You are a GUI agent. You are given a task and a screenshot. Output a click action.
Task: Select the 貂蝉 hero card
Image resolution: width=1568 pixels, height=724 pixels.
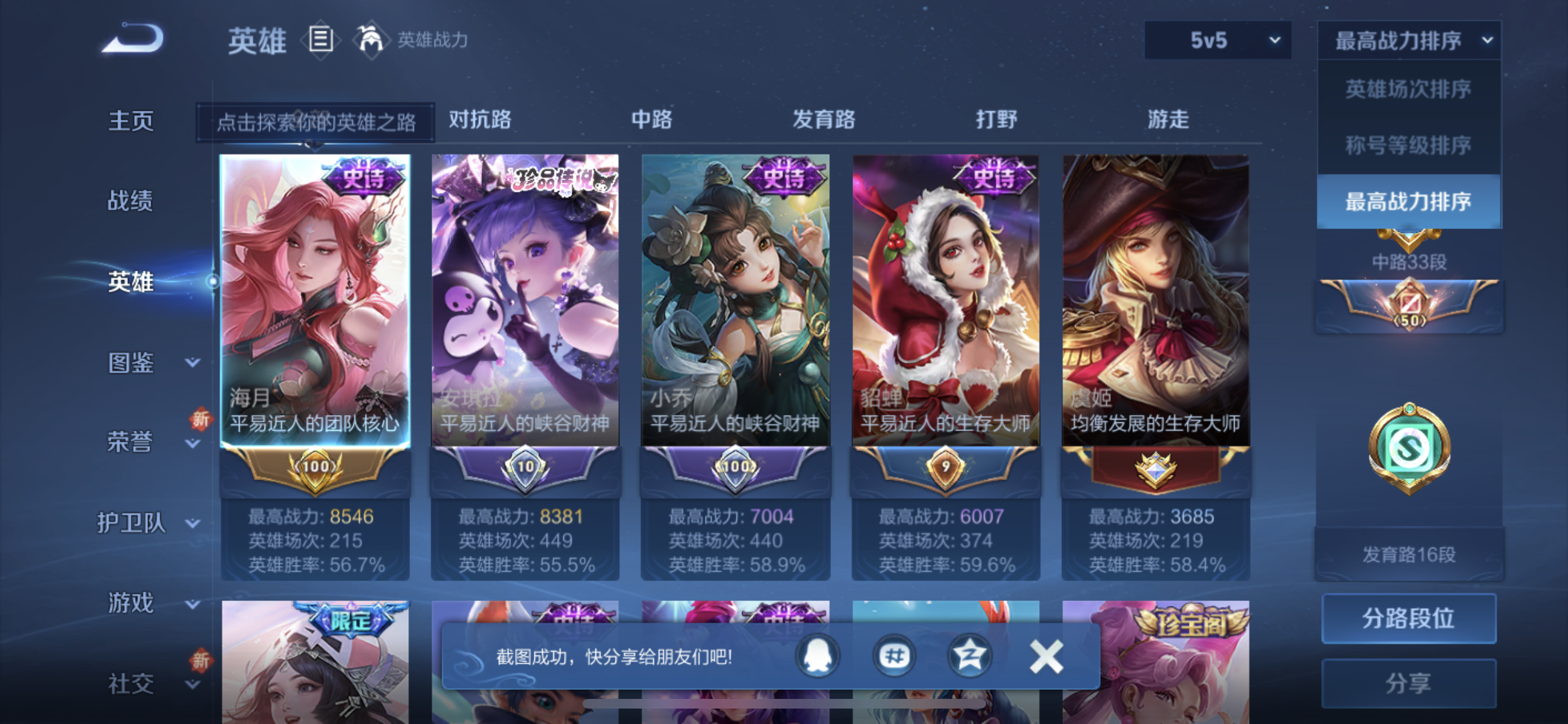[945, 300]
